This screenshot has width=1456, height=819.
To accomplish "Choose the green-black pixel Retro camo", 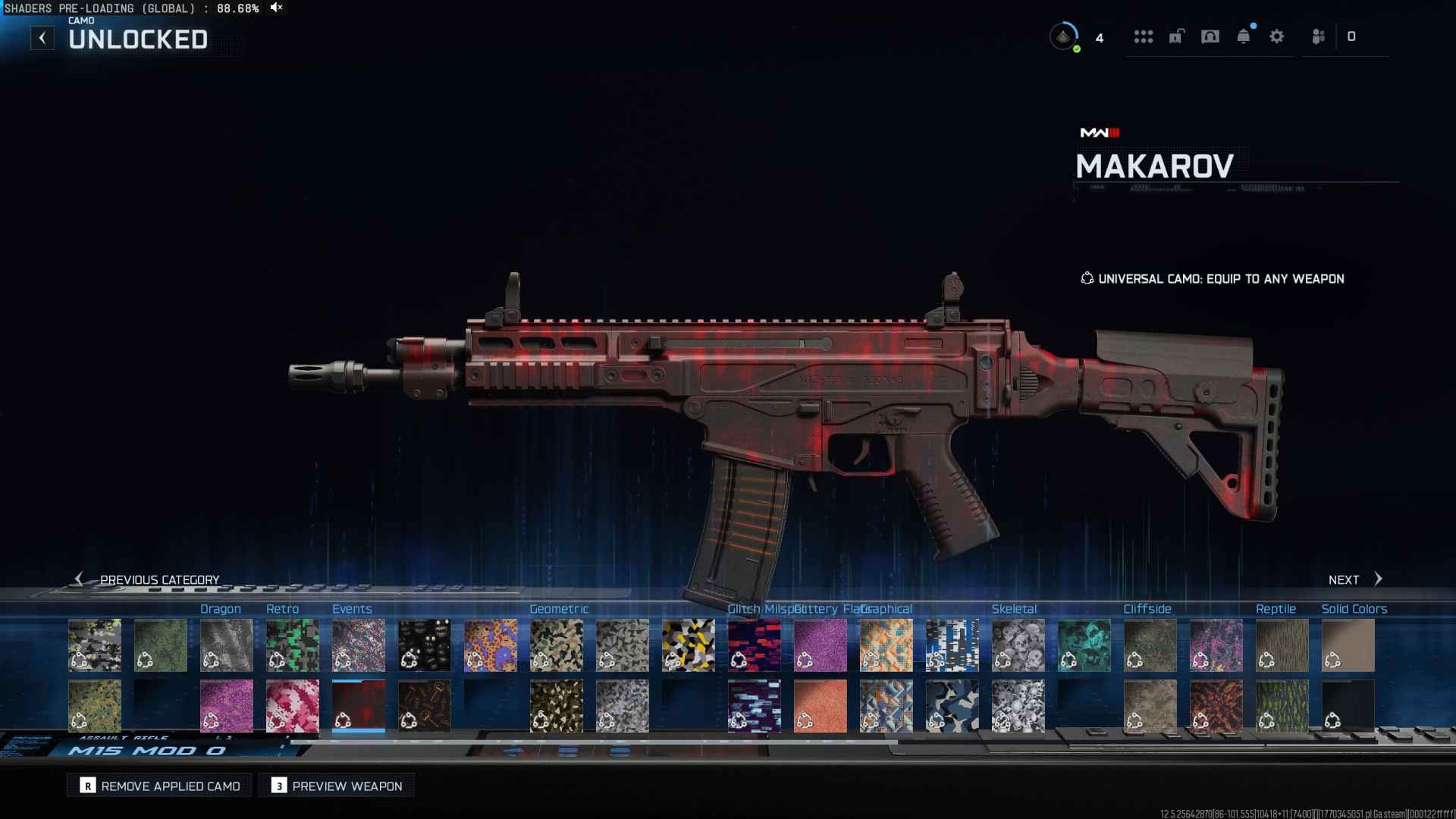I will point(292,645).
